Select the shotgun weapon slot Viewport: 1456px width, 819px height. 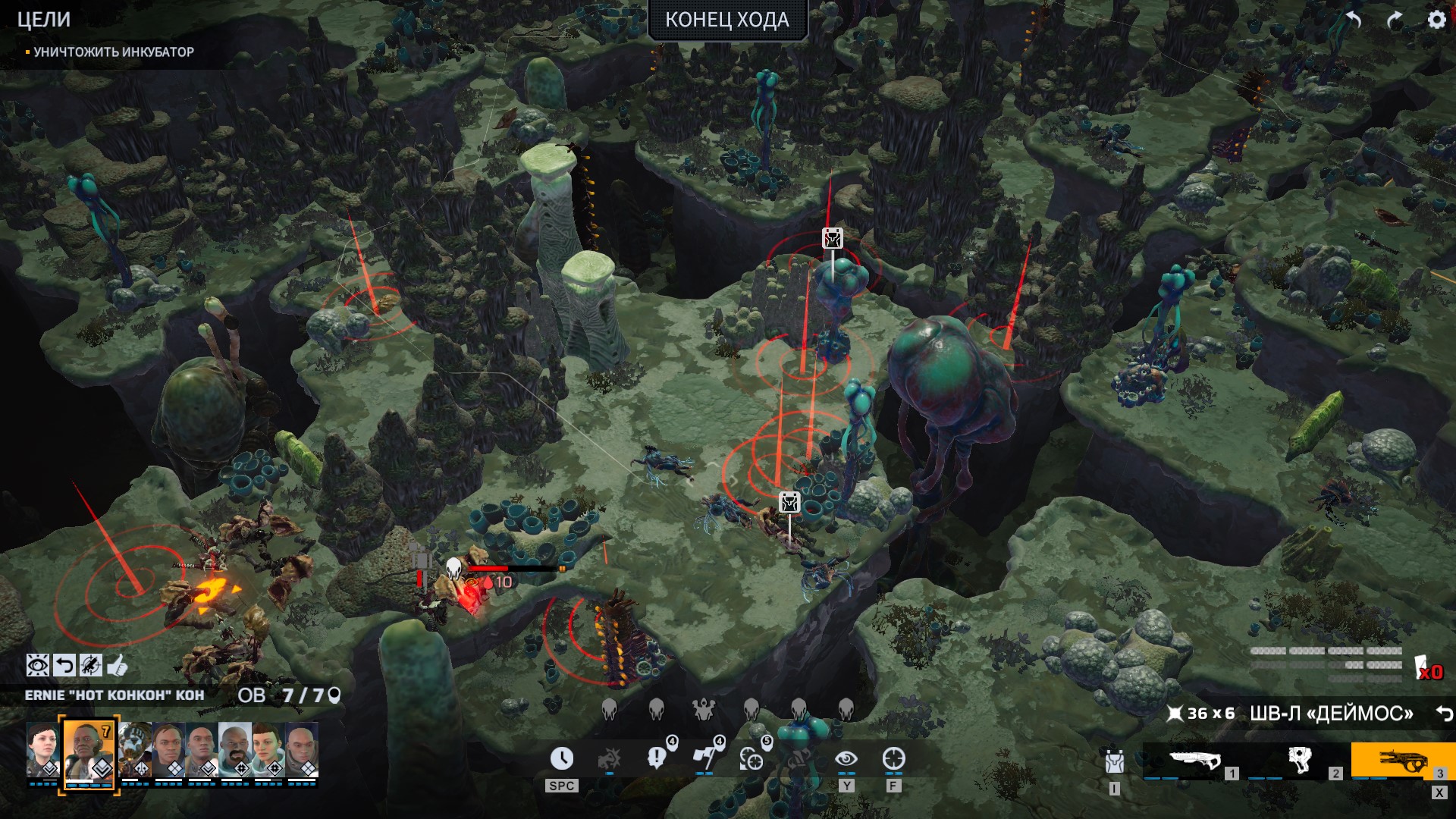tap(1194, 761)
